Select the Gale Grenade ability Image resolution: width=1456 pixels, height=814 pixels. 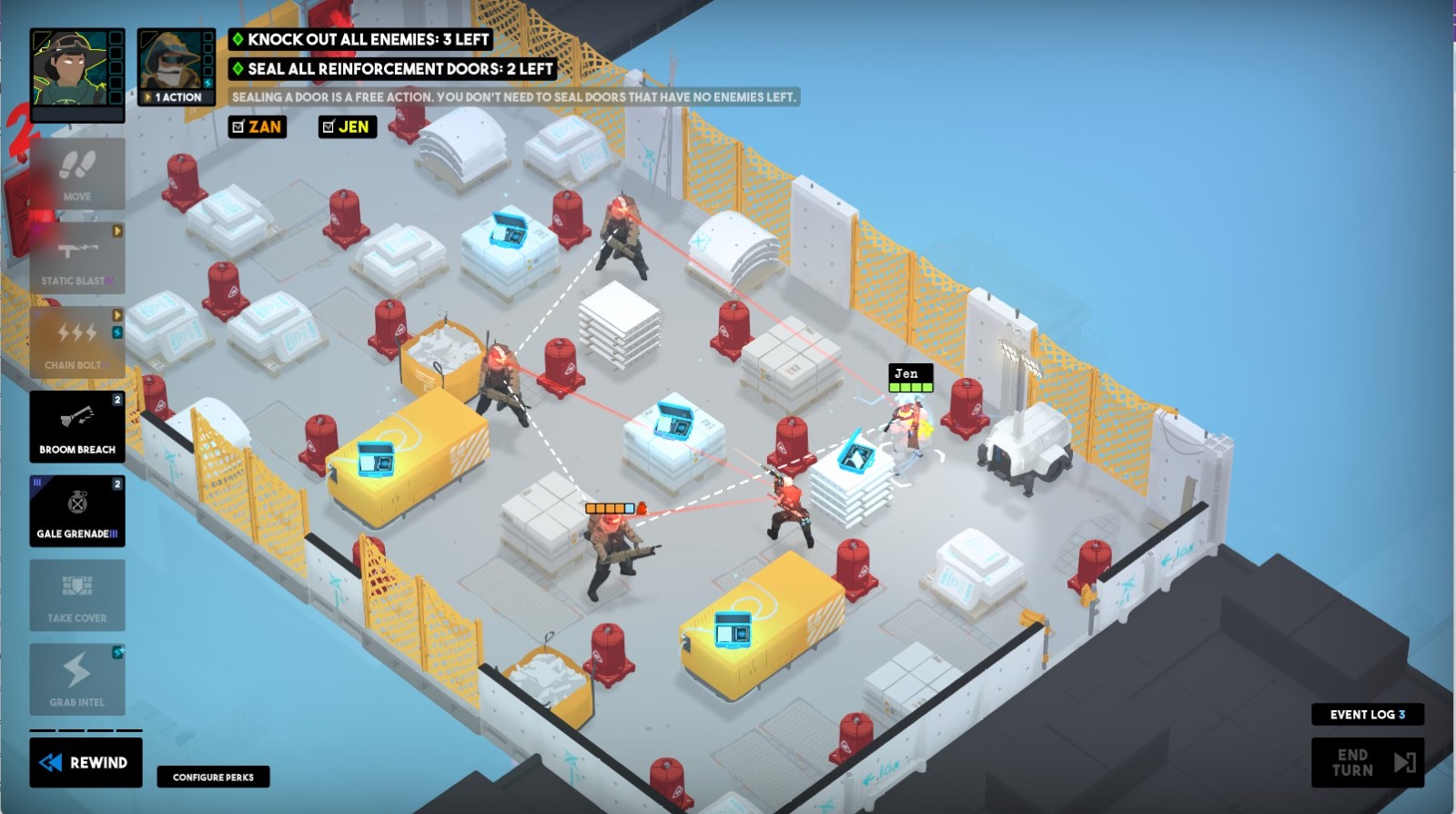[78, 510]
